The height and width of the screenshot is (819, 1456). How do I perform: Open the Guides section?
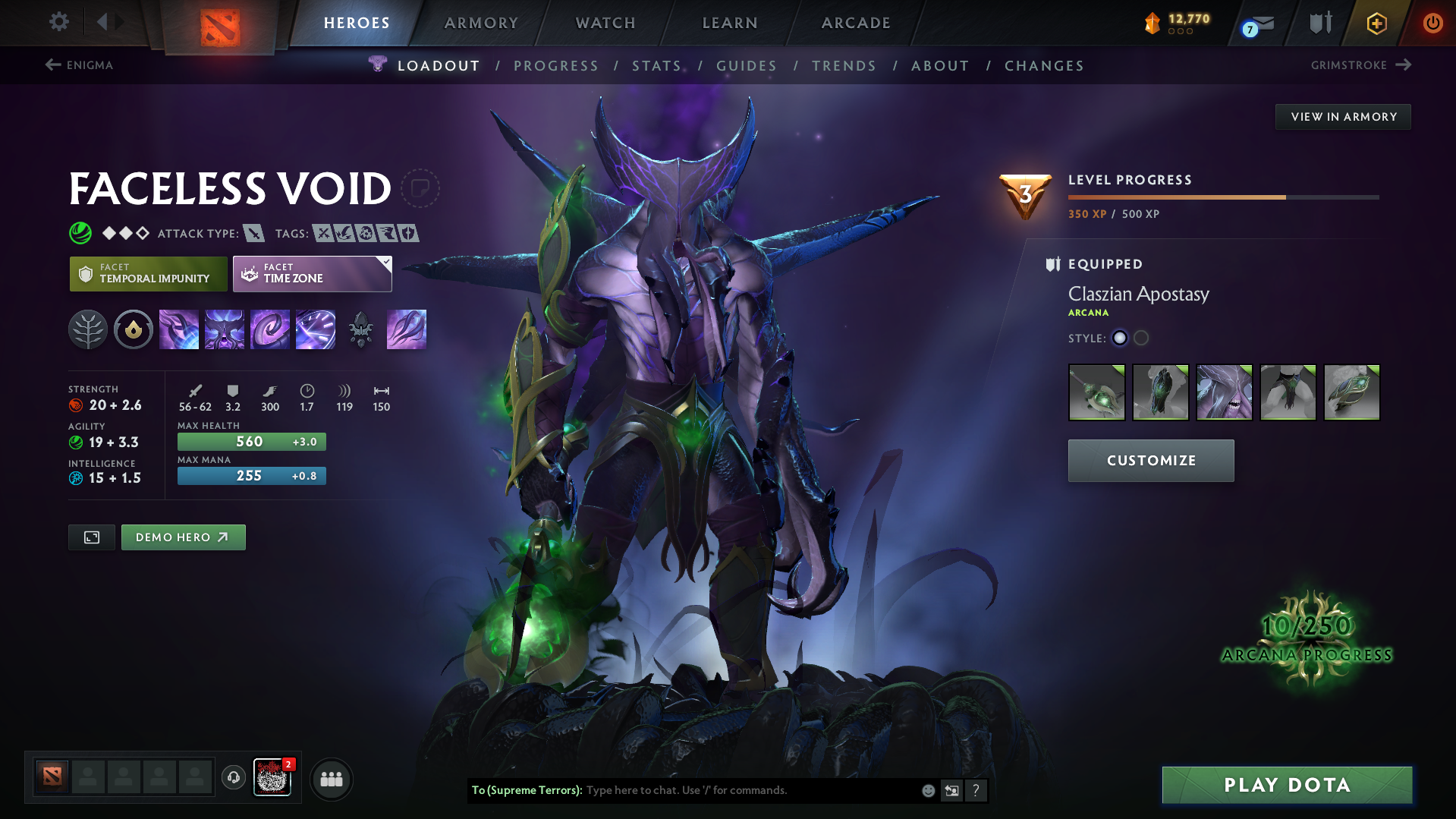(x=747, y=66)
